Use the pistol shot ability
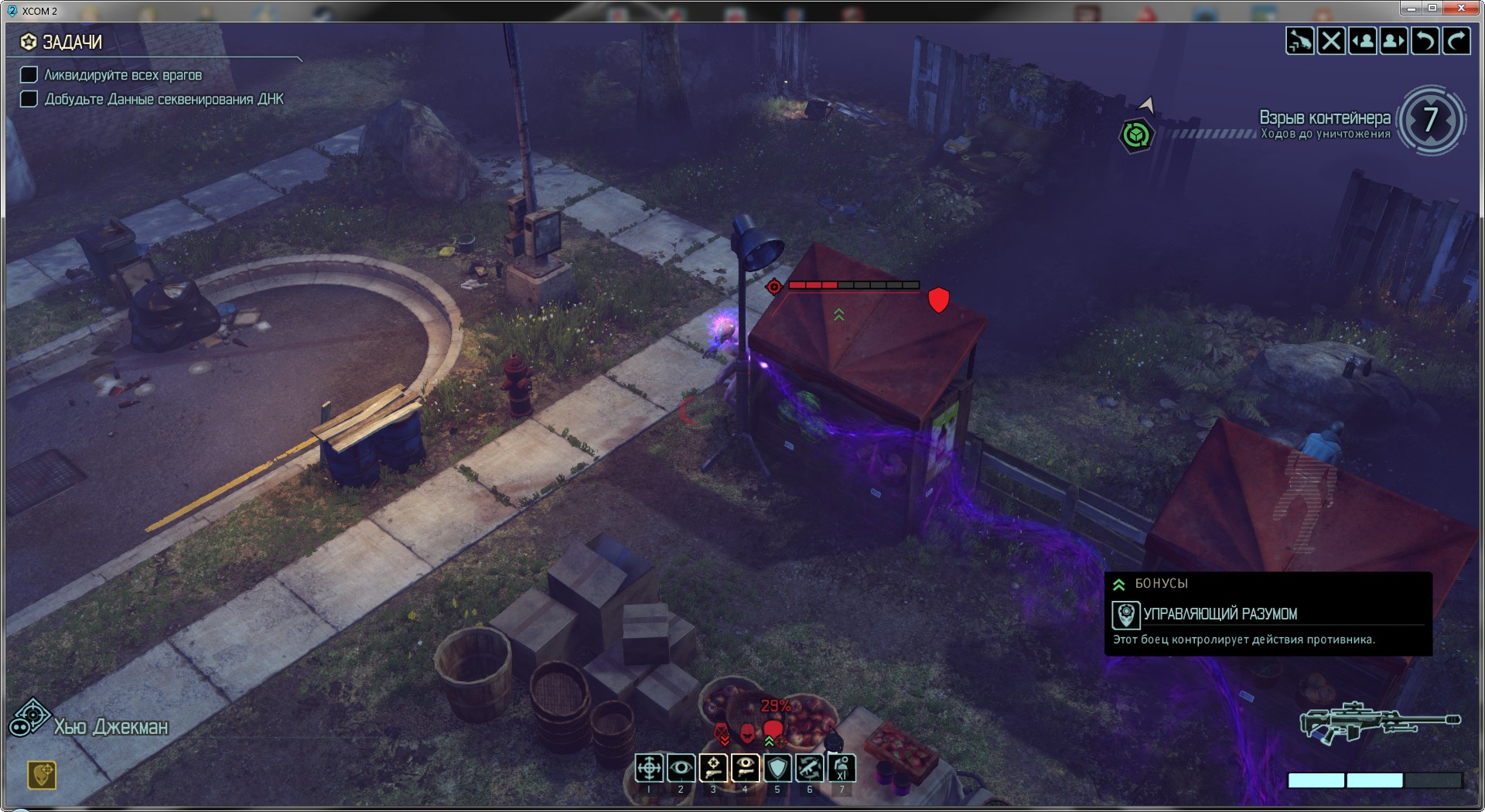 713,768
